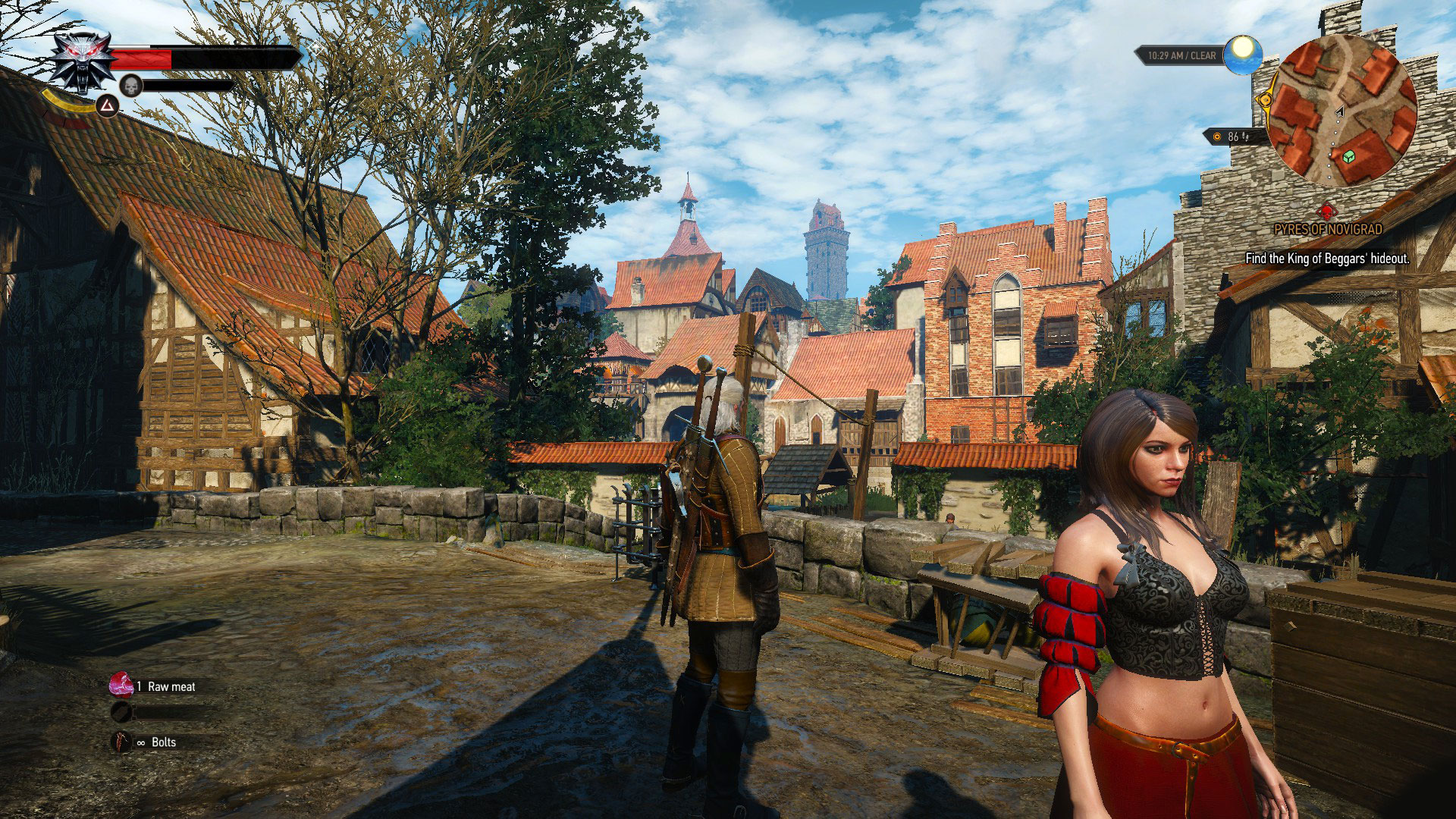Click the Bolts ammunition icon
The image size is (1456, 819).
tap(121, 742)
